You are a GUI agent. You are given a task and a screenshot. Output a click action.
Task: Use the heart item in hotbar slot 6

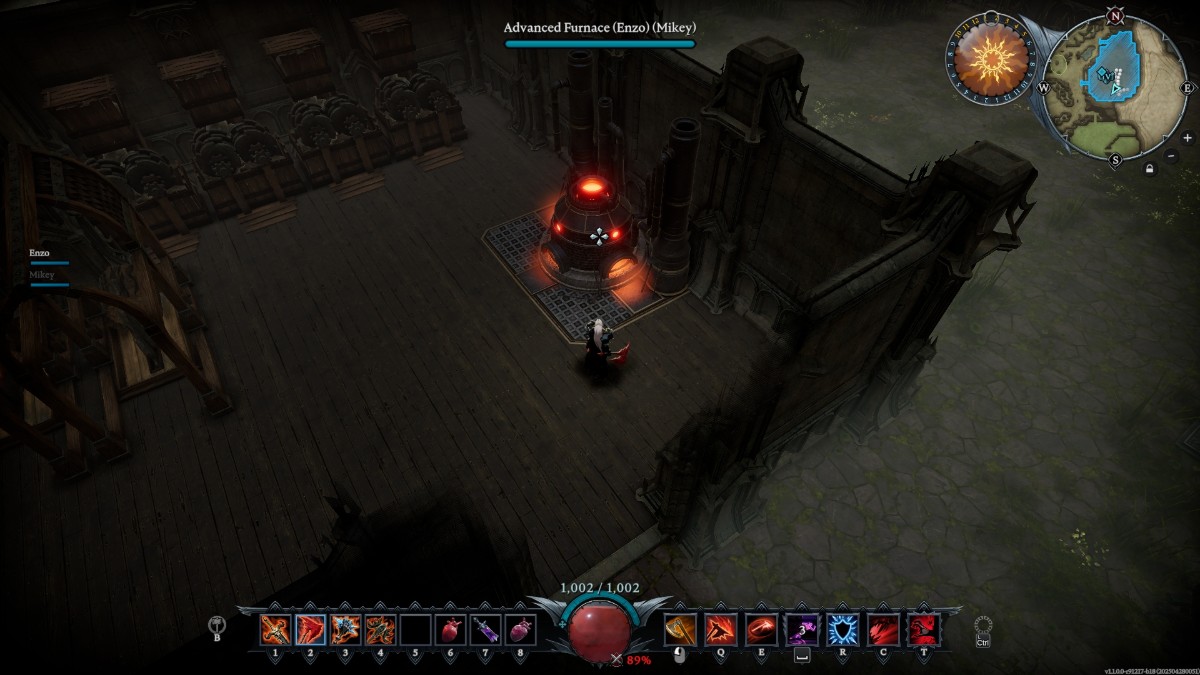click(451, 629)
